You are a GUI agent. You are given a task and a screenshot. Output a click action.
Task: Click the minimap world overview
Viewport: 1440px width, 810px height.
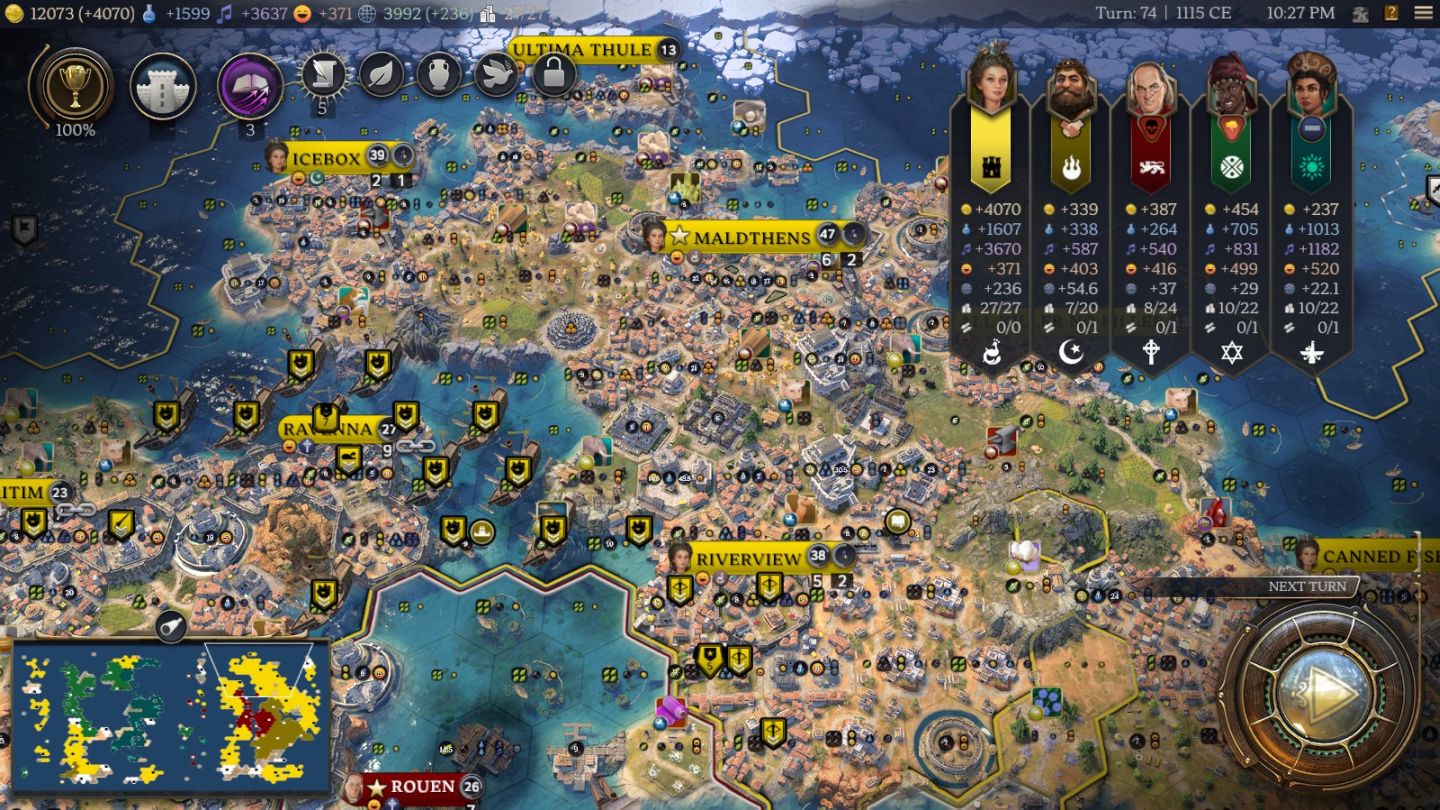point(170,716)
